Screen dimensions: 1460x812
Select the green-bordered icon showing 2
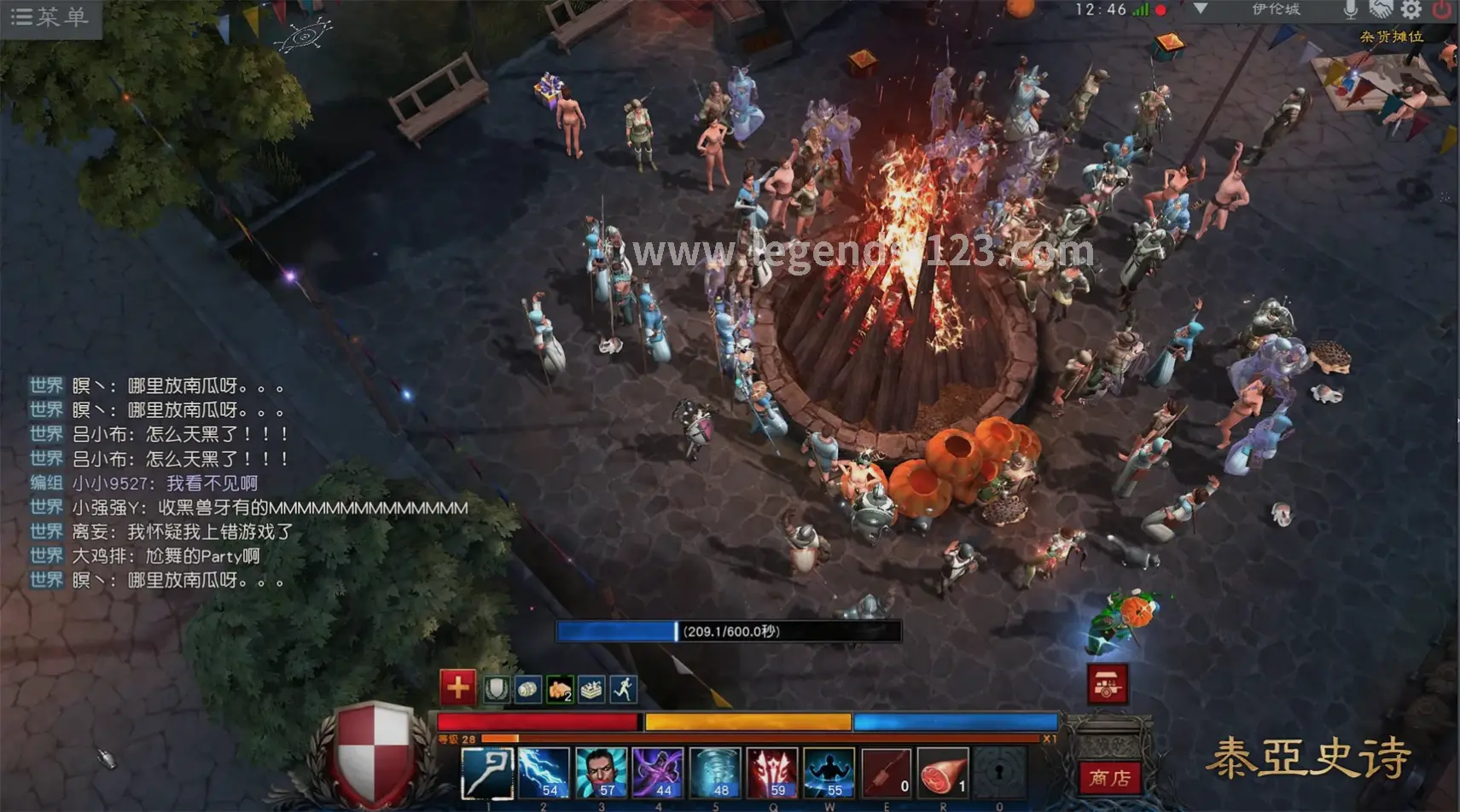point(560,689)
